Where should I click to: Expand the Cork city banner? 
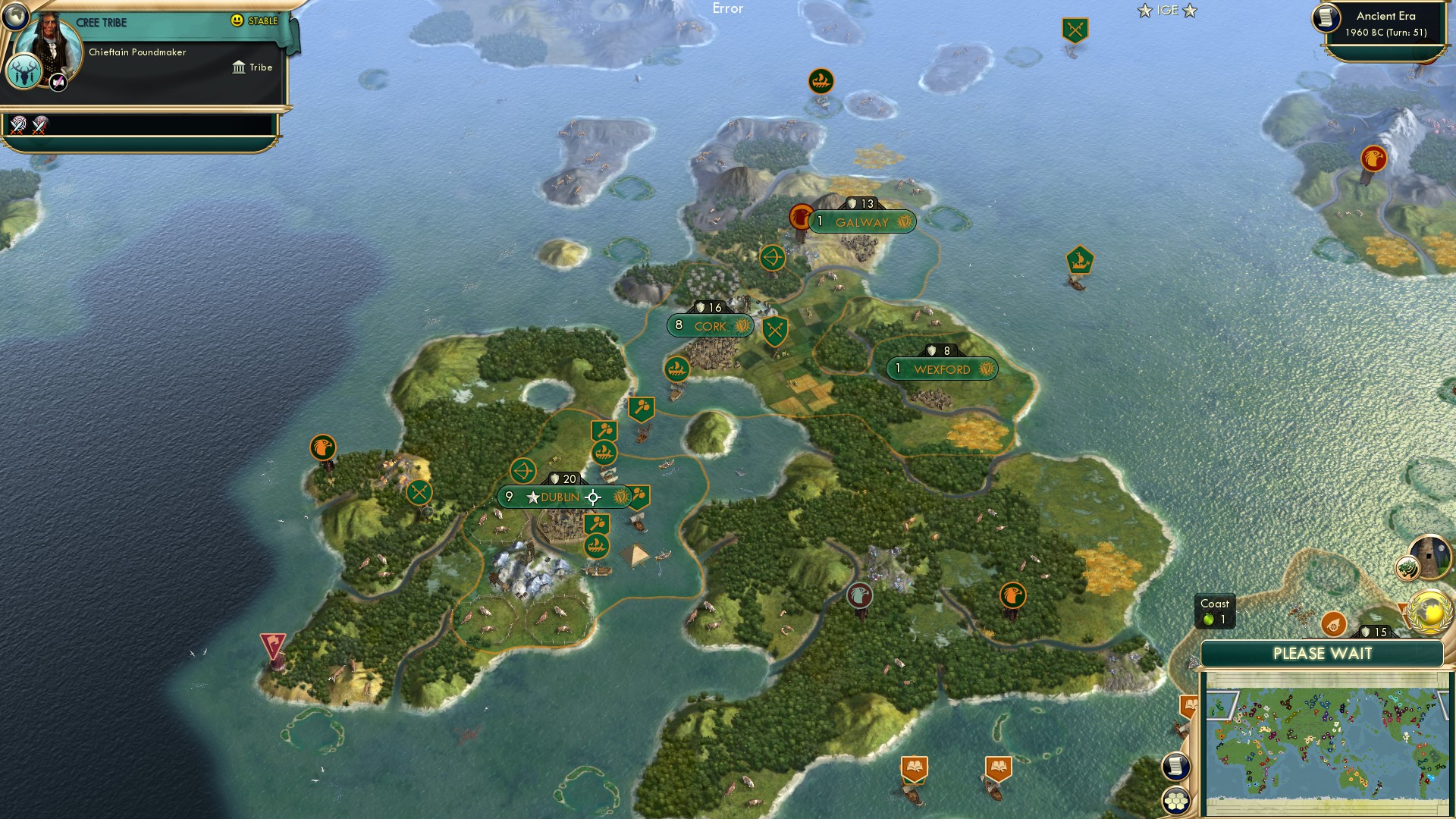[x=709, y=325]
